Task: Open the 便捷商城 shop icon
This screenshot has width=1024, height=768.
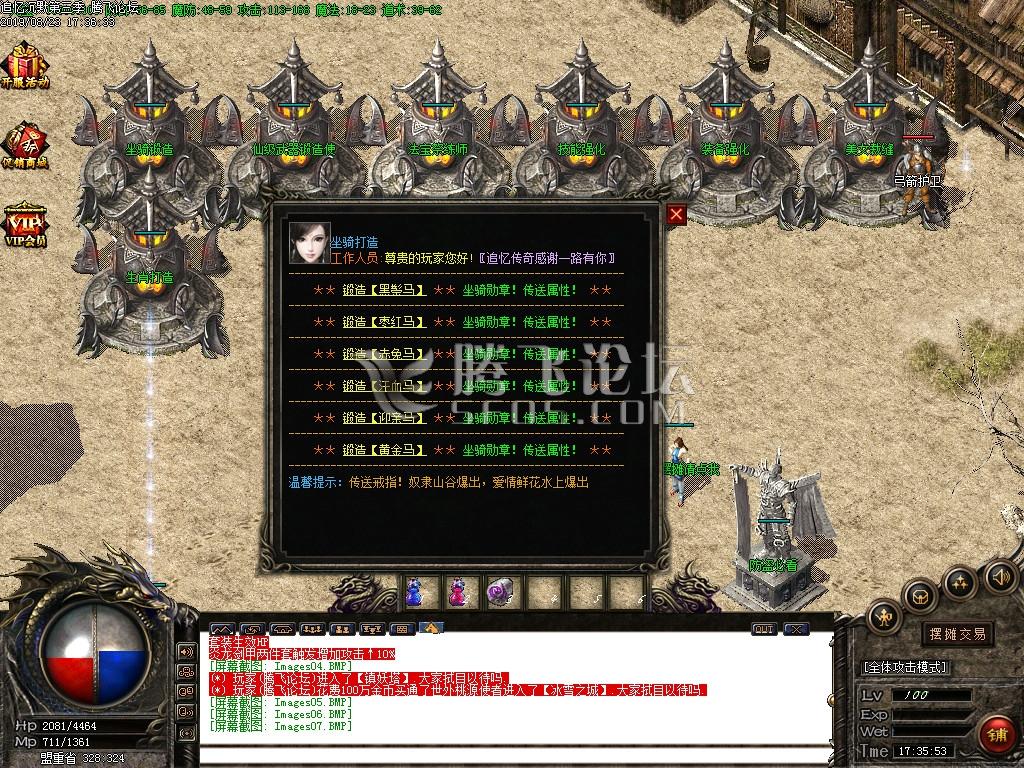Action: [24, 146]
